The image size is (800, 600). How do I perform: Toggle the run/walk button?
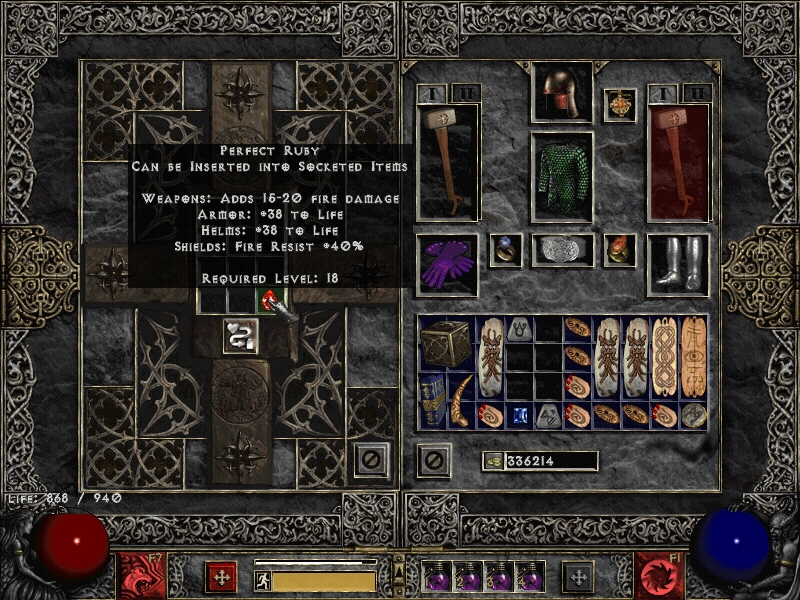coord(263,580)
